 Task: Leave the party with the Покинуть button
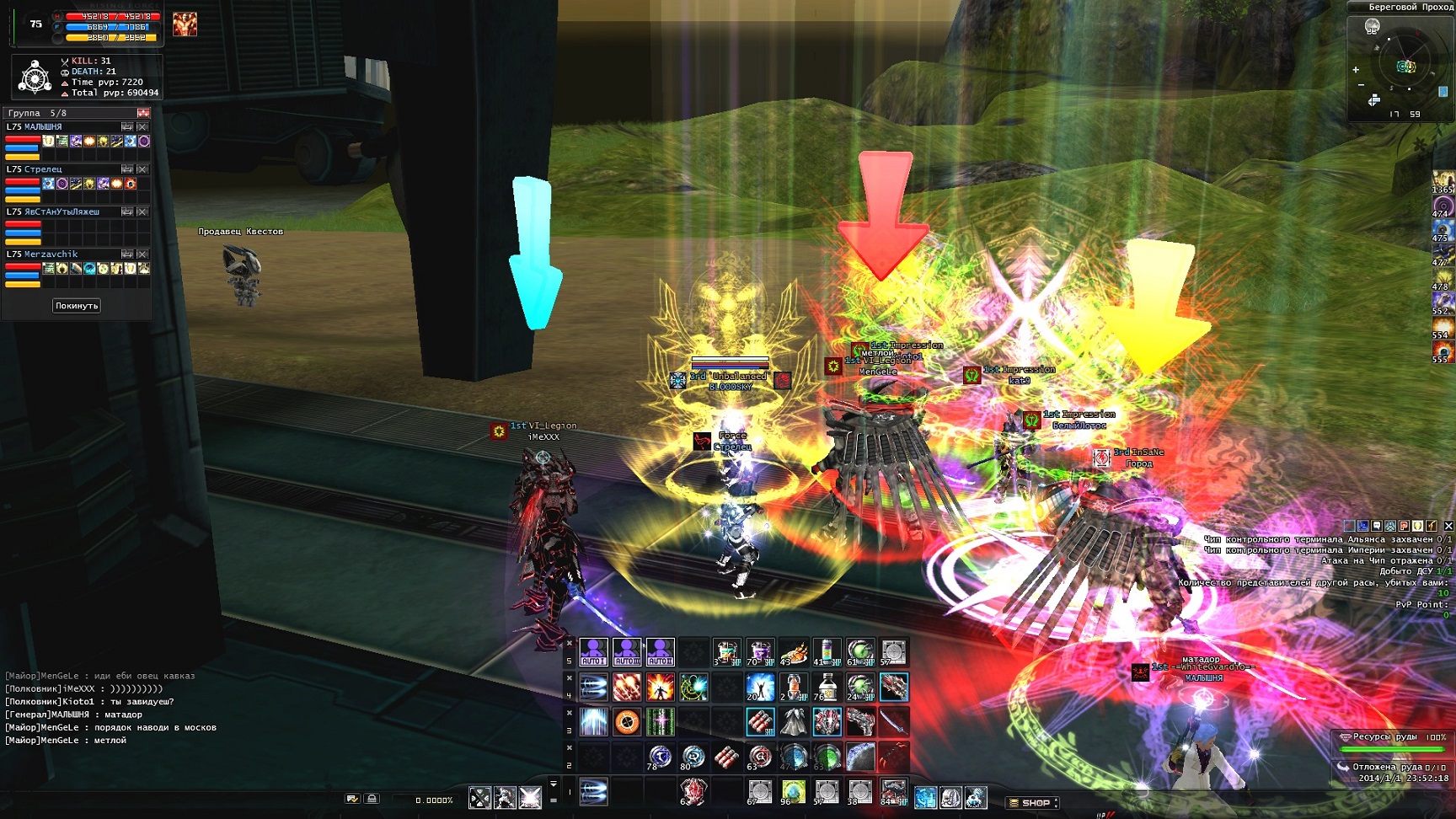click(77, 306)
